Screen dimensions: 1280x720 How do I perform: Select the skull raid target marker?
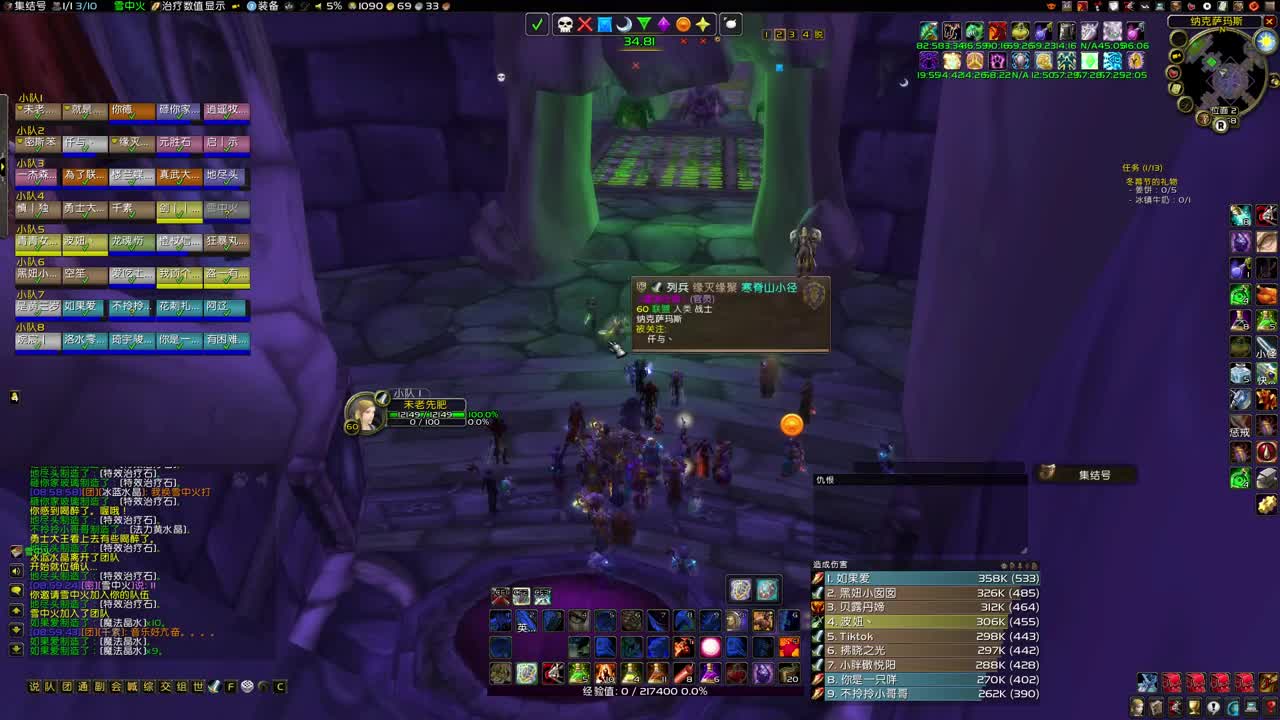point(565,23)
